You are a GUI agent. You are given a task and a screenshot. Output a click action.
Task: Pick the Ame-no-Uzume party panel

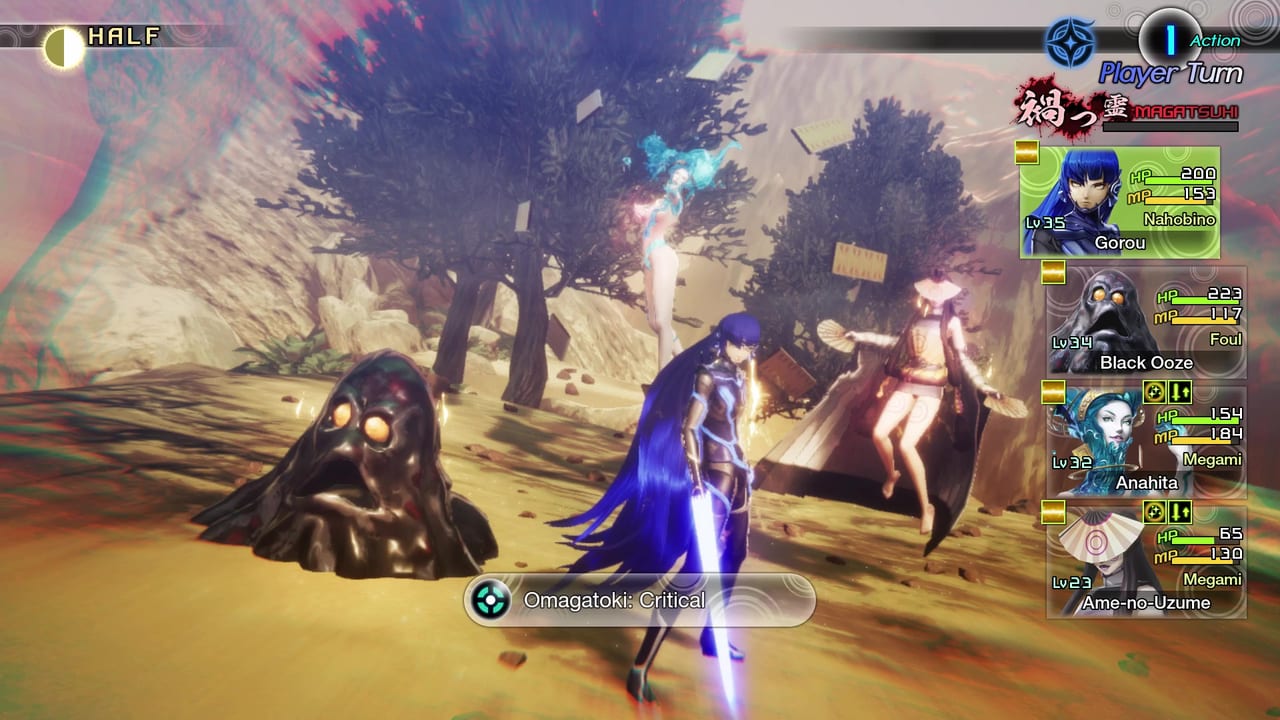[1146, 562]
